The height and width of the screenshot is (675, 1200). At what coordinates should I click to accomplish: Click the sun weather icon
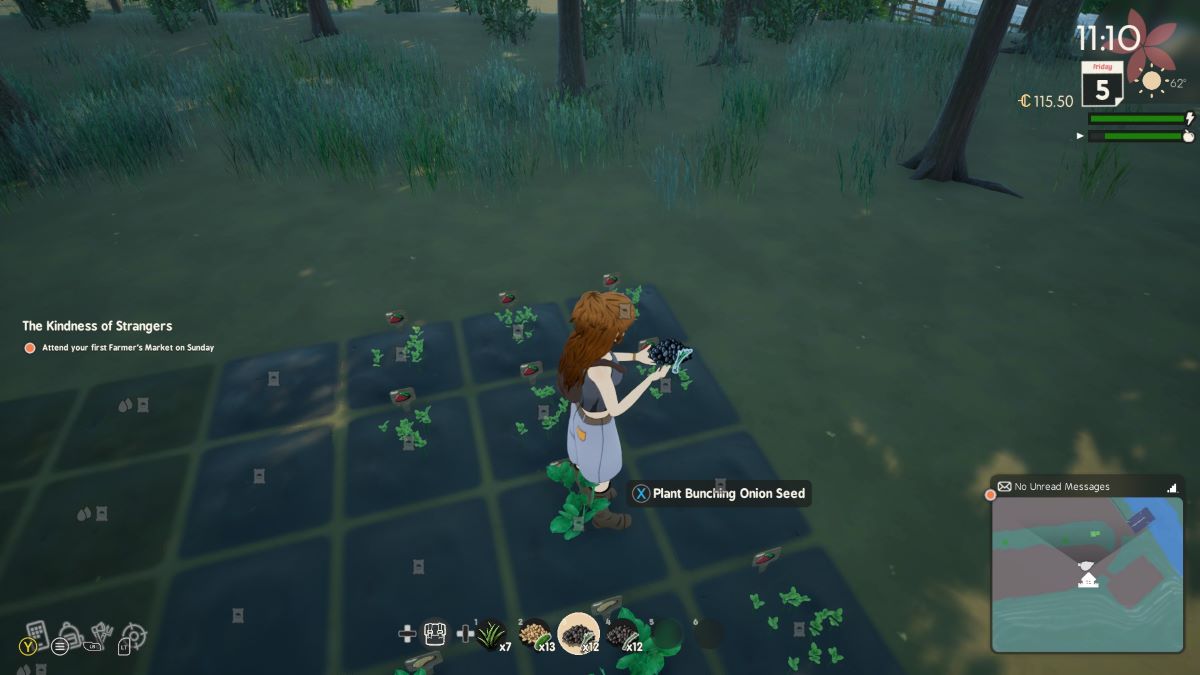tap(1152, 81)
